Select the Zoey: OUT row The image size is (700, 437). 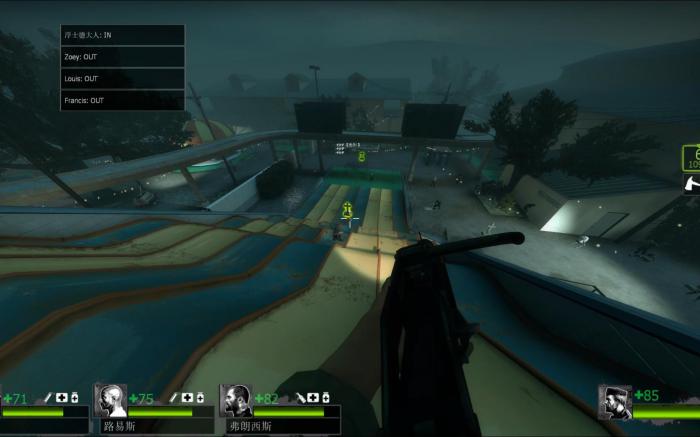[x=122, y=57]
